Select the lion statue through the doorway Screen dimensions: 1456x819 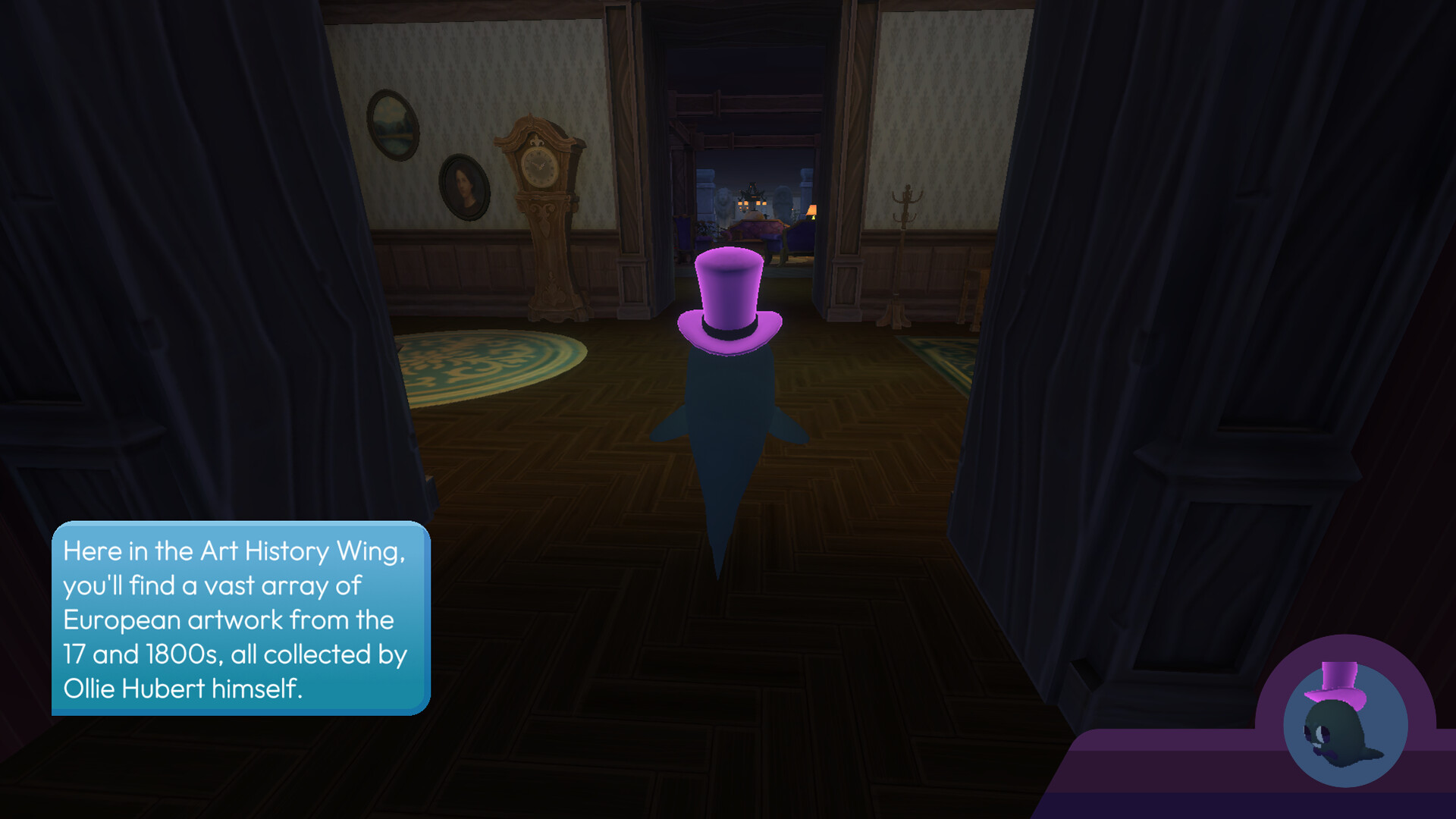pyautogui.click(x=723, y=203)
